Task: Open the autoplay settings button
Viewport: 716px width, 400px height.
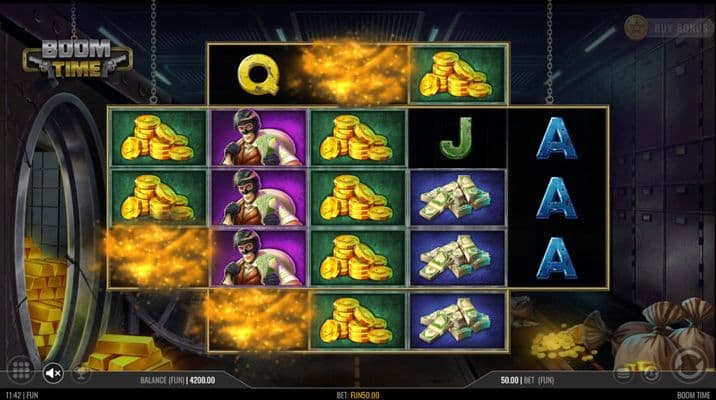Action: (x=651, y=373)
